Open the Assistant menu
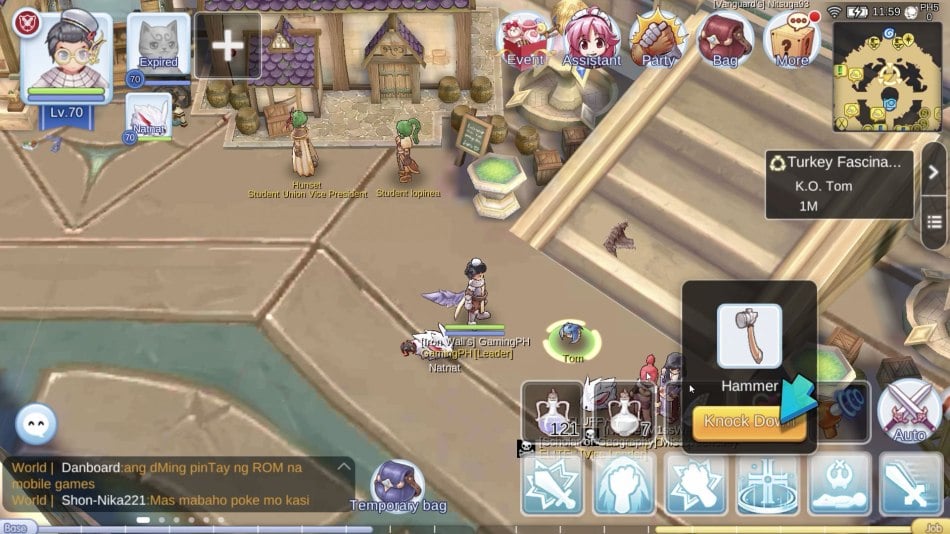 (x=592, y=40)
